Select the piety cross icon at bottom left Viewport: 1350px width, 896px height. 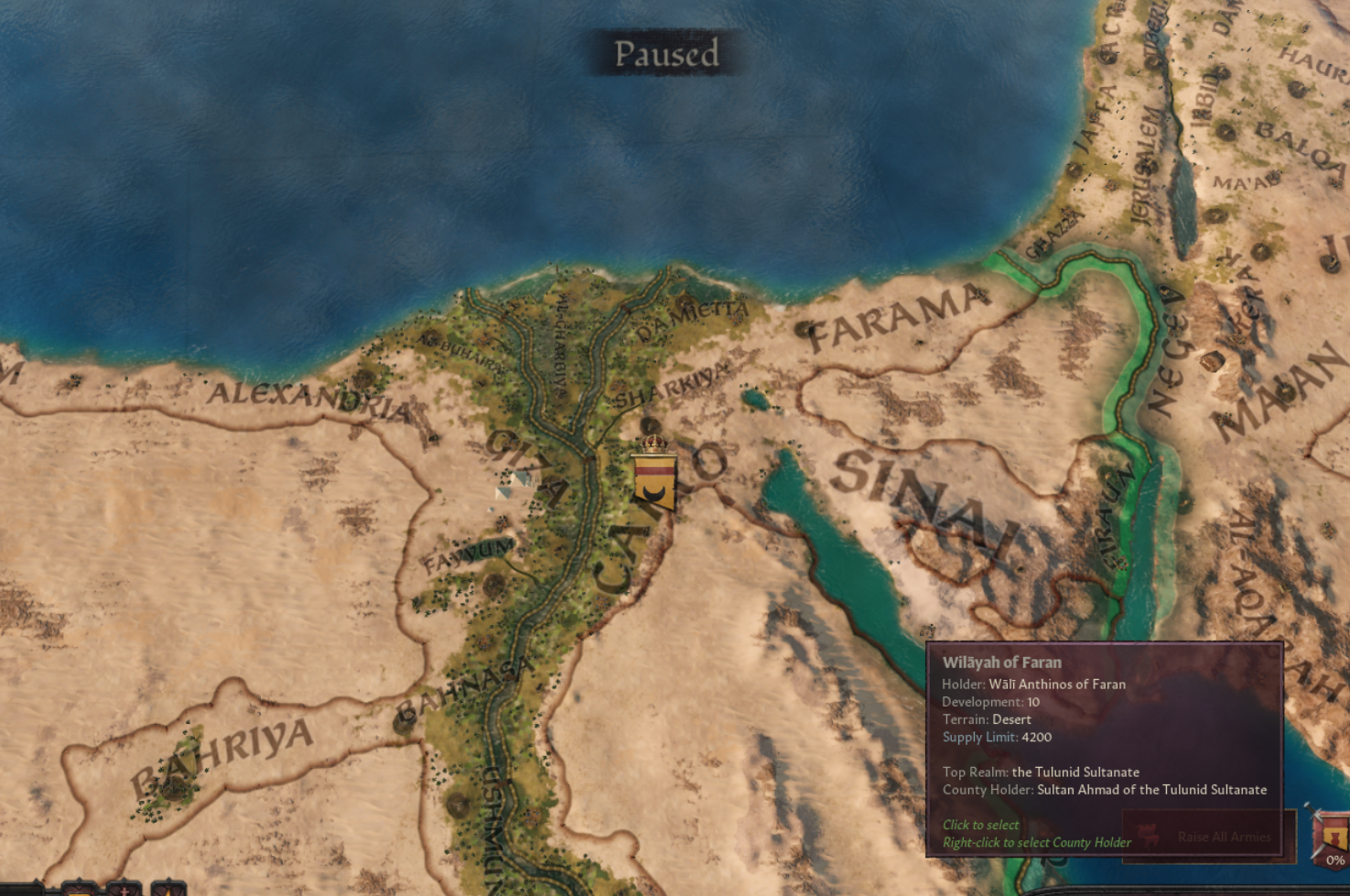pyautogui.click(x=124, y=892)
